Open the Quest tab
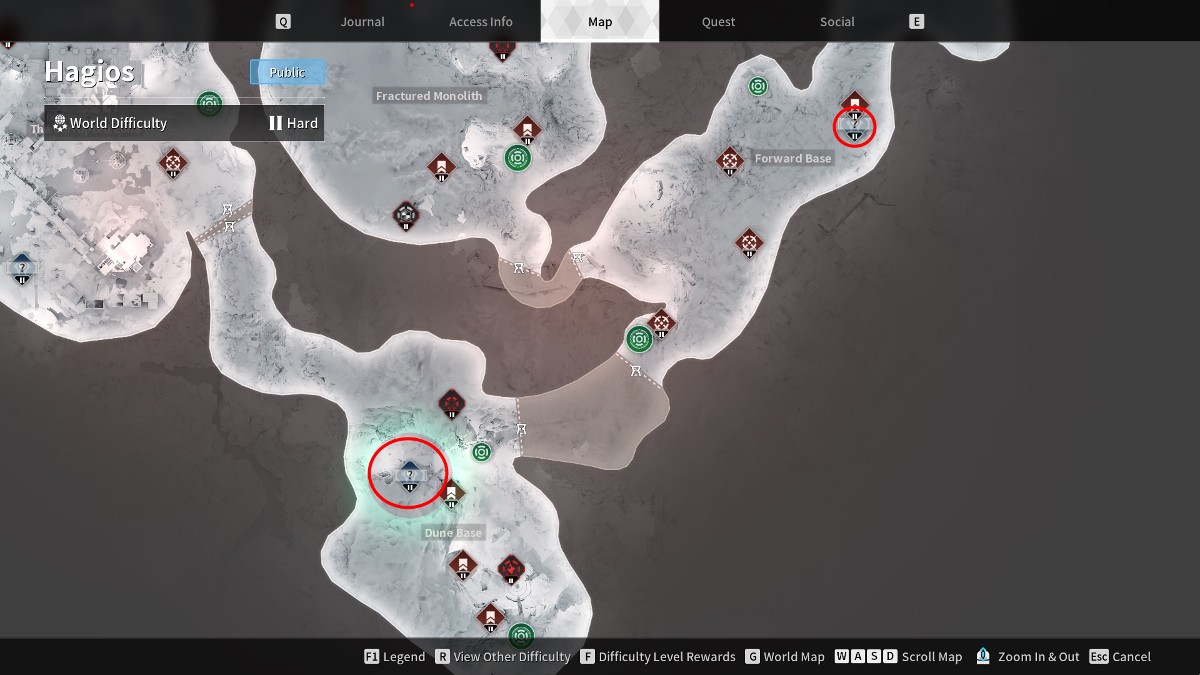Screen dimensions: 1200x675 [718, 22]
